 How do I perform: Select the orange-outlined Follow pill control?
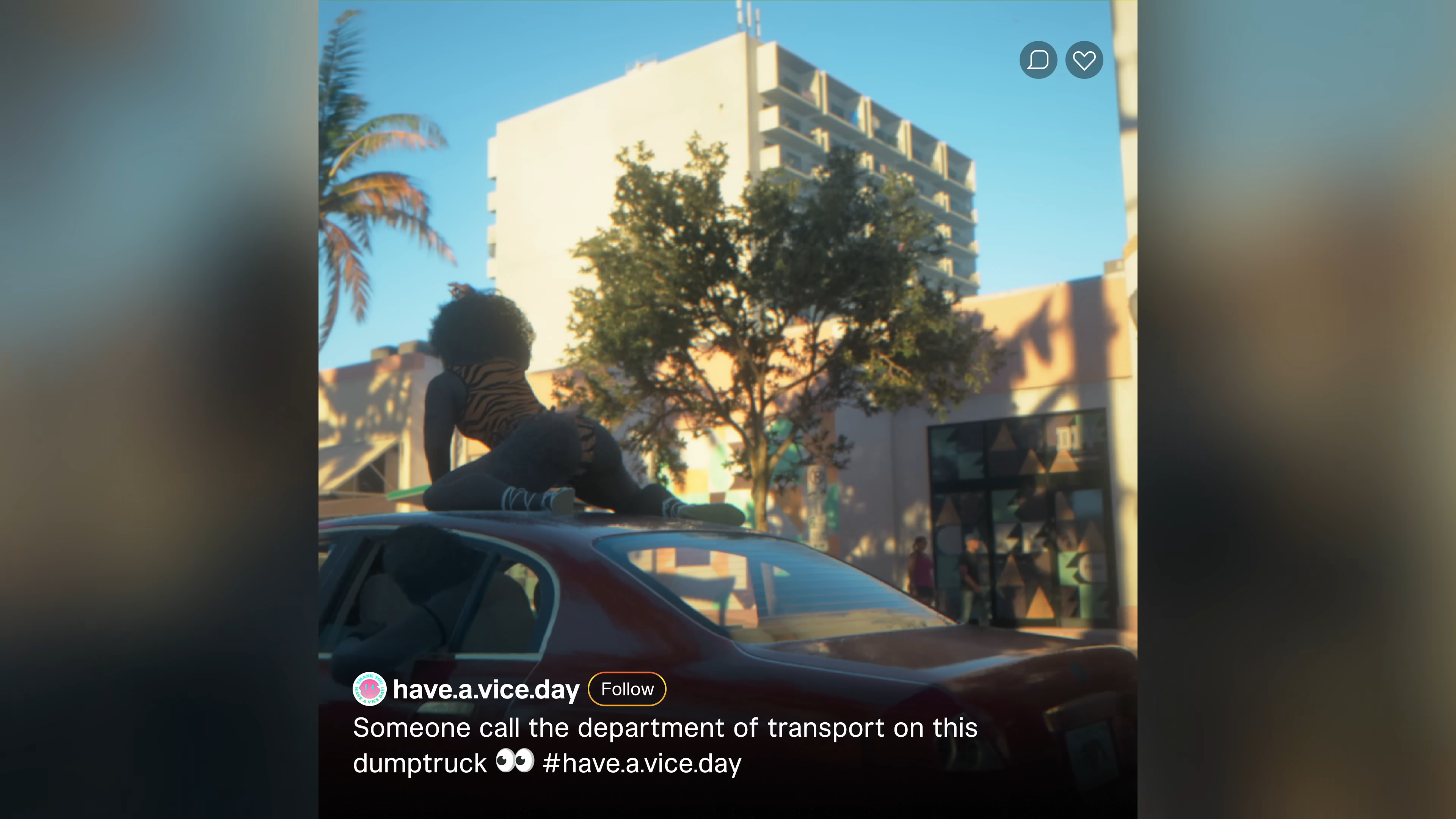pyautogui.click(x=626, y=689)
